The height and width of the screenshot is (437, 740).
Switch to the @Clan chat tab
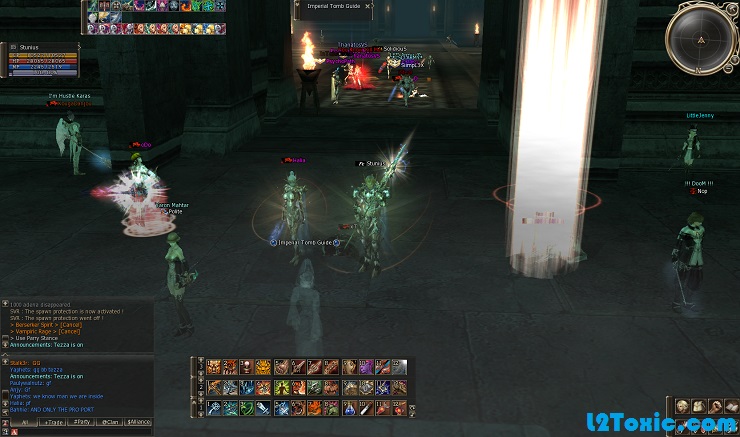coord(110,422)
